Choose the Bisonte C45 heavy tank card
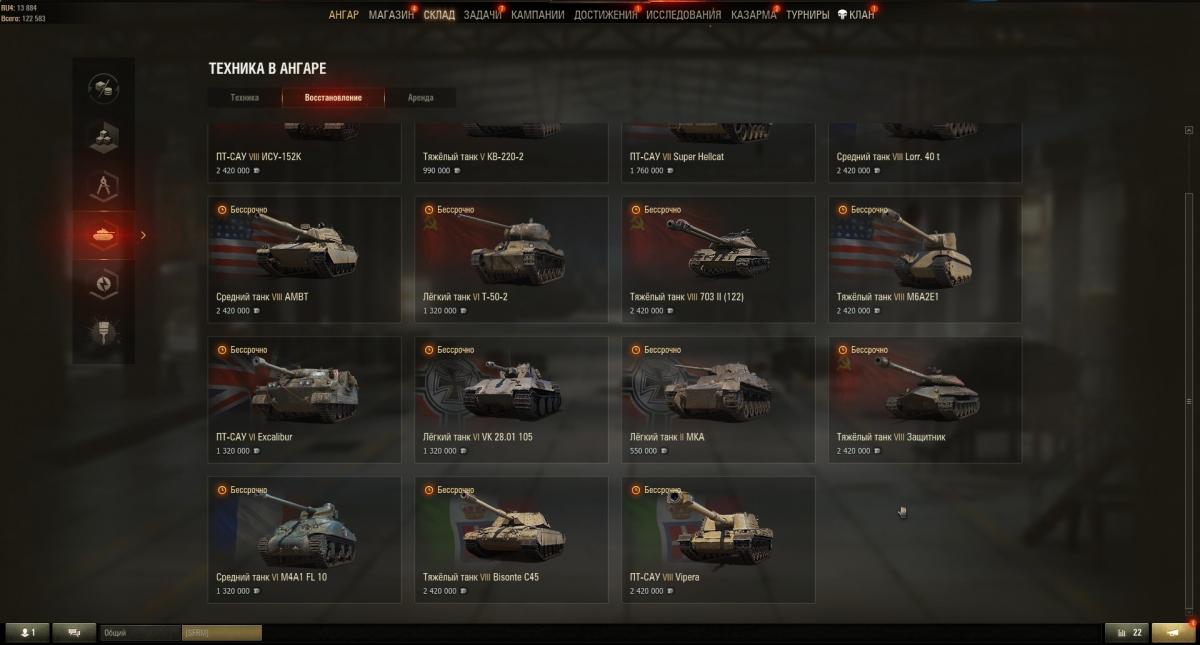1200x645 pixels. click(511, 539)
